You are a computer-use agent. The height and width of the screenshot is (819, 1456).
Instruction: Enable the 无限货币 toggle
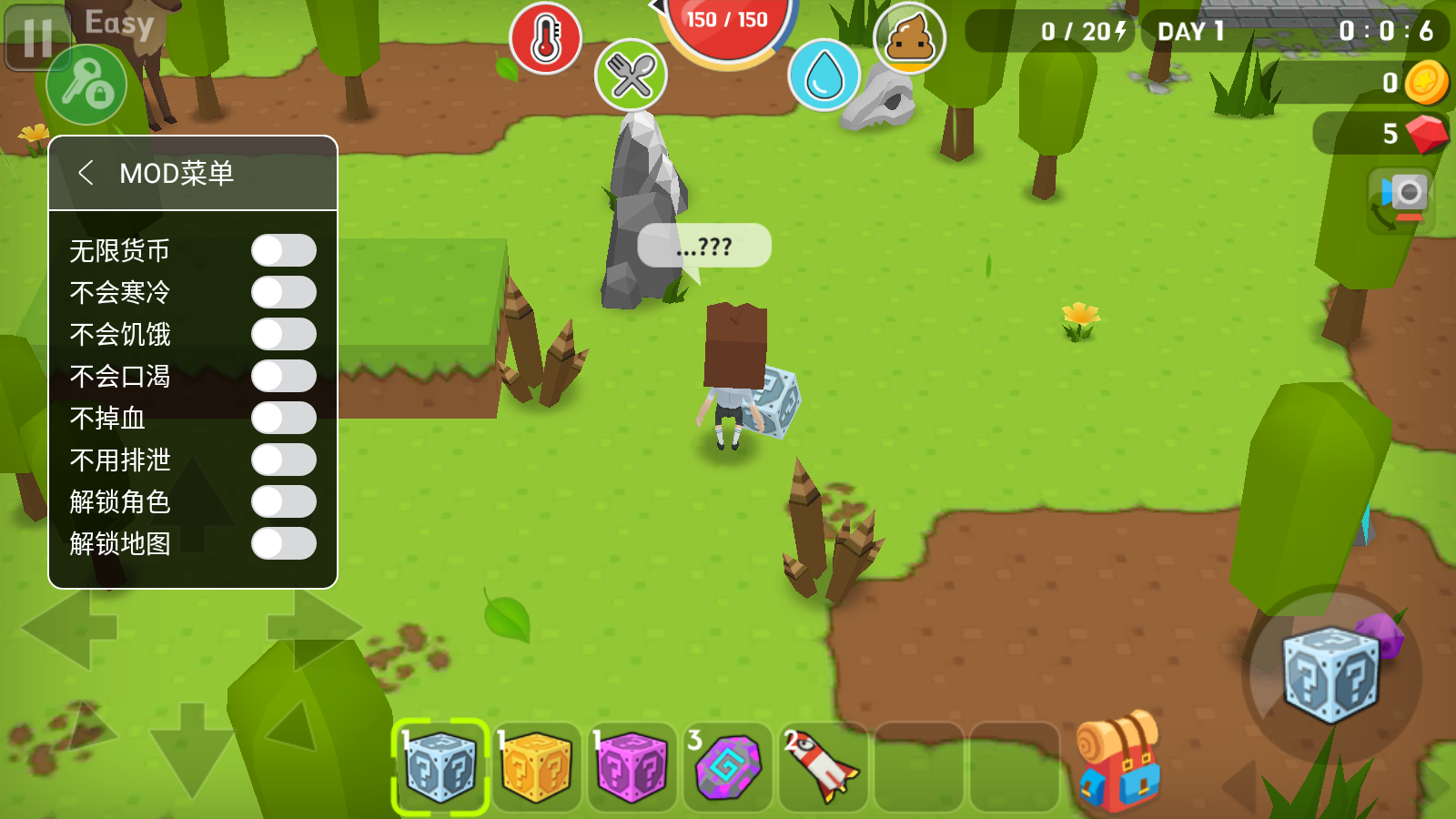(285, 250)
